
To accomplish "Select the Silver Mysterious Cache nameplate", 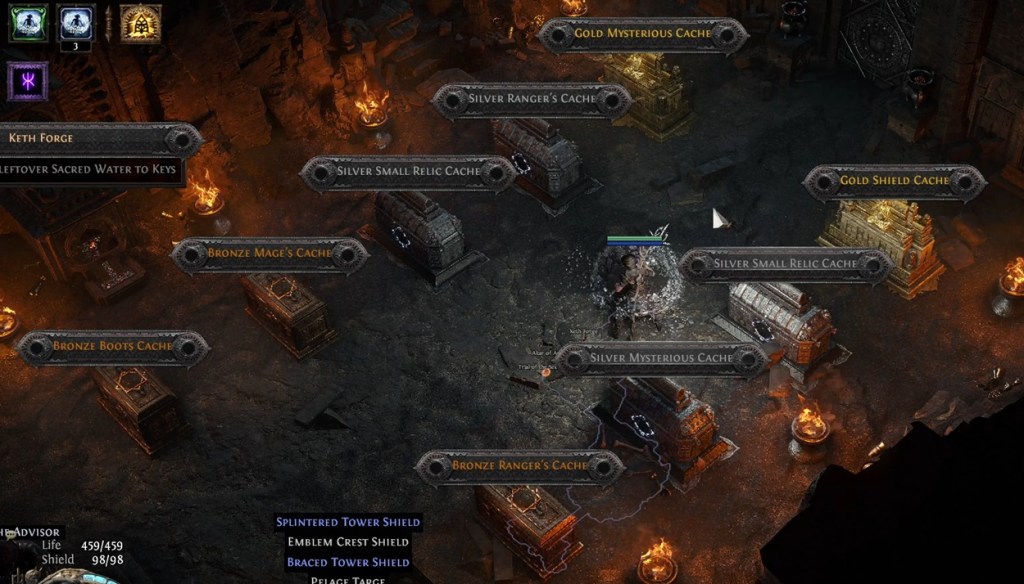I will (x=661, y=358).
